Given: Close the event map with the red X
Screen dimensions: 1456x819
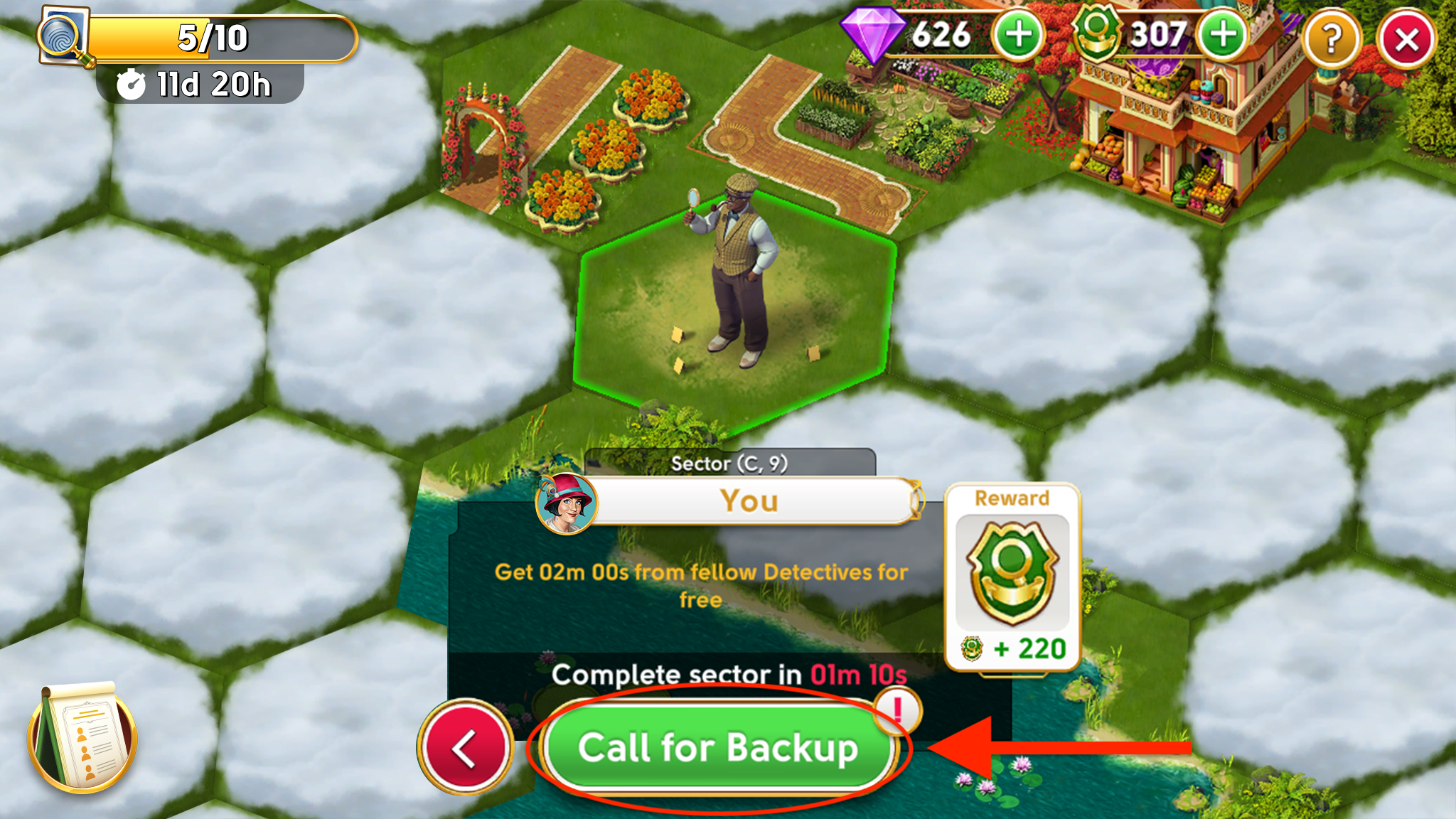Looking at the screenshot, I should pos(1406,40).
